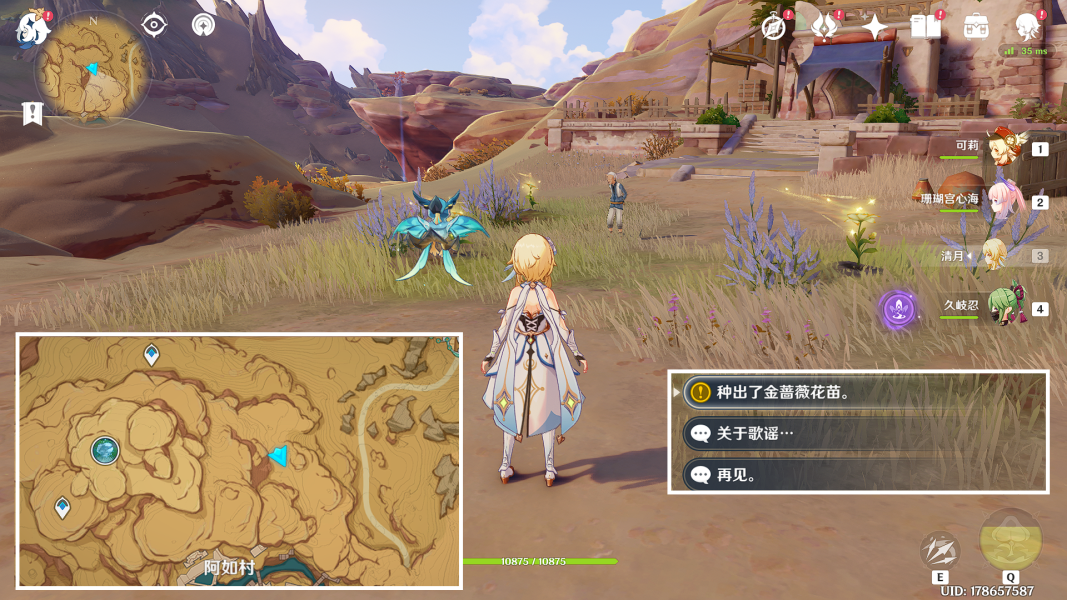Select dialogue option 关于歌谣…
Screen dimensions: 1067x600
[x=860, y=434]
